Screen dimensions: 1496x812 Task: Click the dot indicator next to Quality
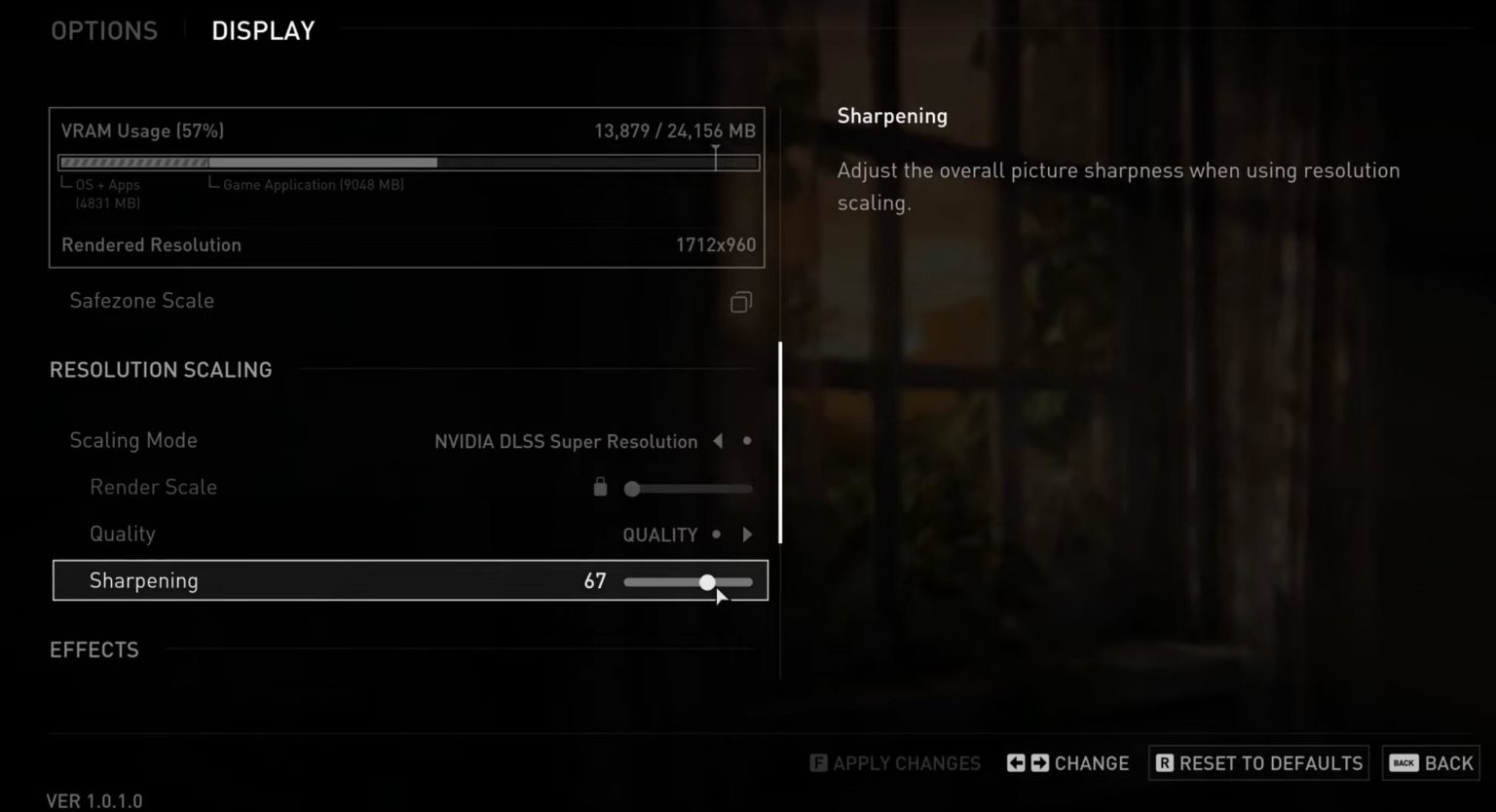pyautogui.click(x=717, y=534)
